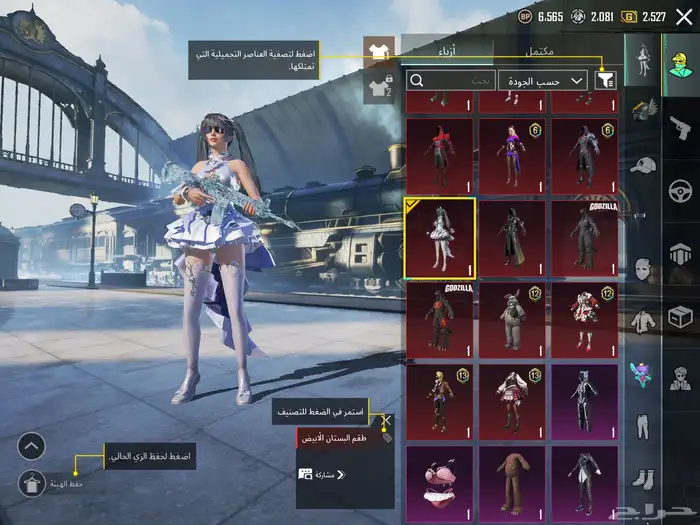
Task: Close the inventory screen
Action: (x=684, y=17)
